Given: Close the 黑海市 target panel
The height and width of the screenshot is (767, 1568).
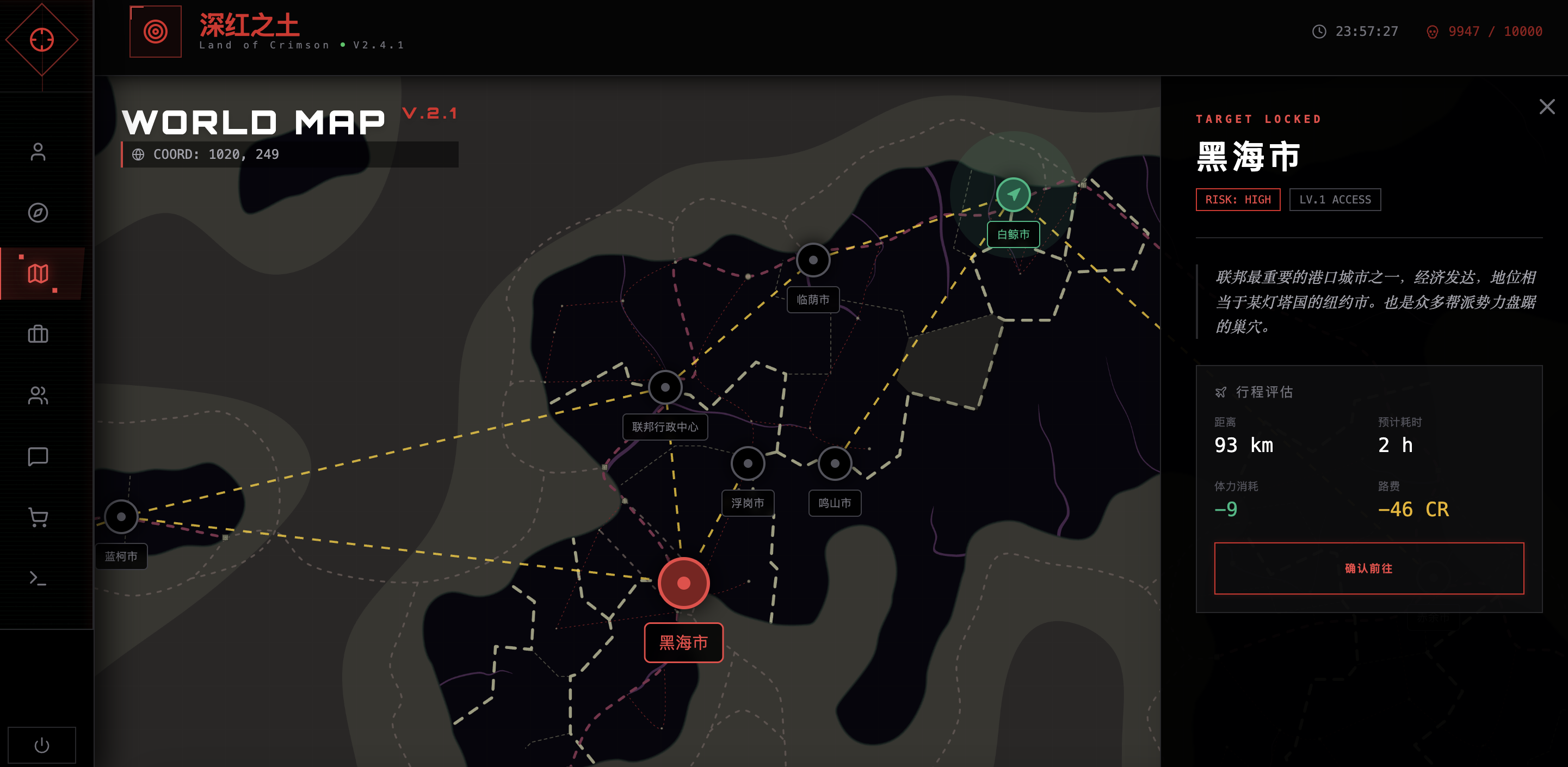Looking at the screenshot, I should [1547, 107].
